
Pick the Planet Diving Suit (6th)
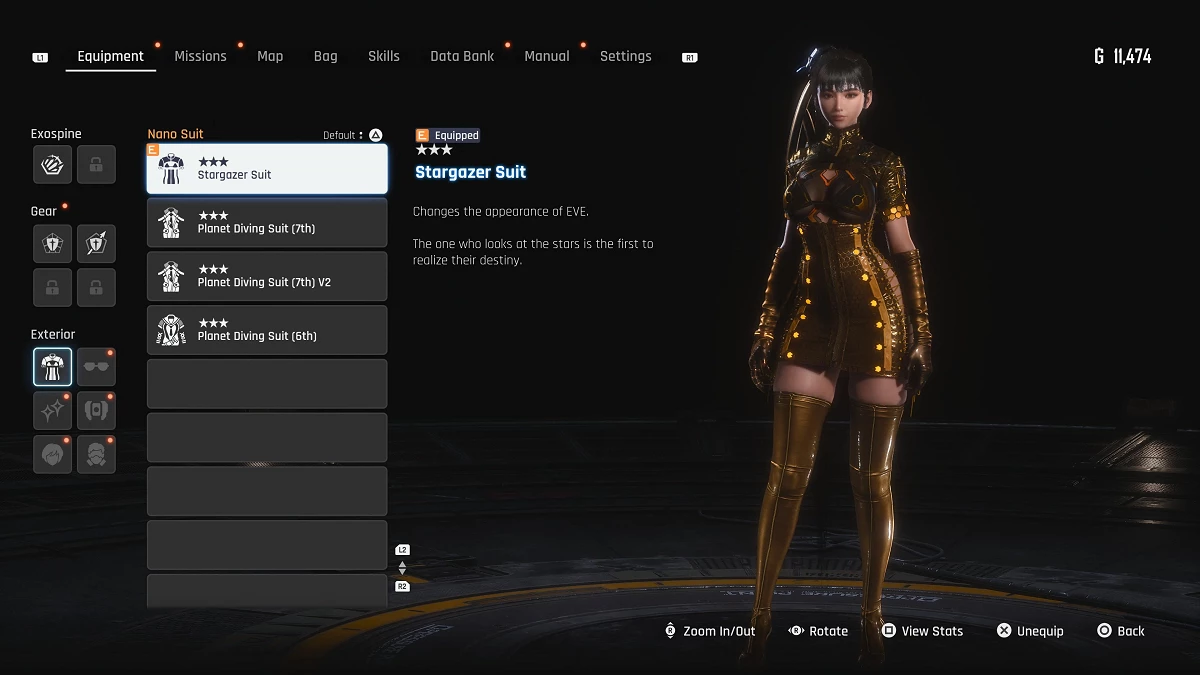pyautogui.click(x=267, y=331)
